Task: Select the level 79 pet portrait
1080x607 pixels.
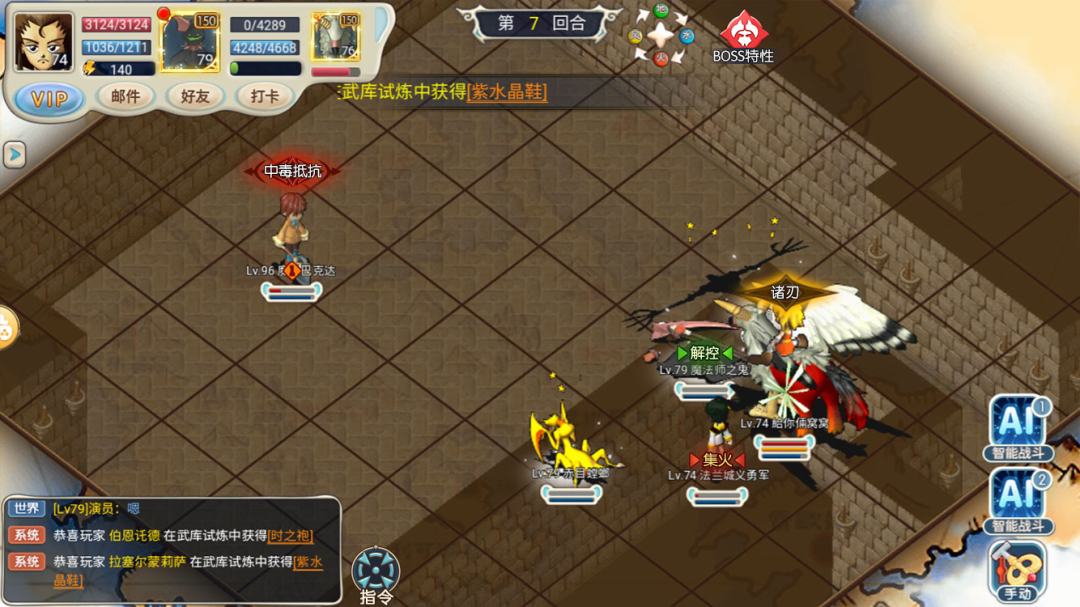Action: point(190,42)
